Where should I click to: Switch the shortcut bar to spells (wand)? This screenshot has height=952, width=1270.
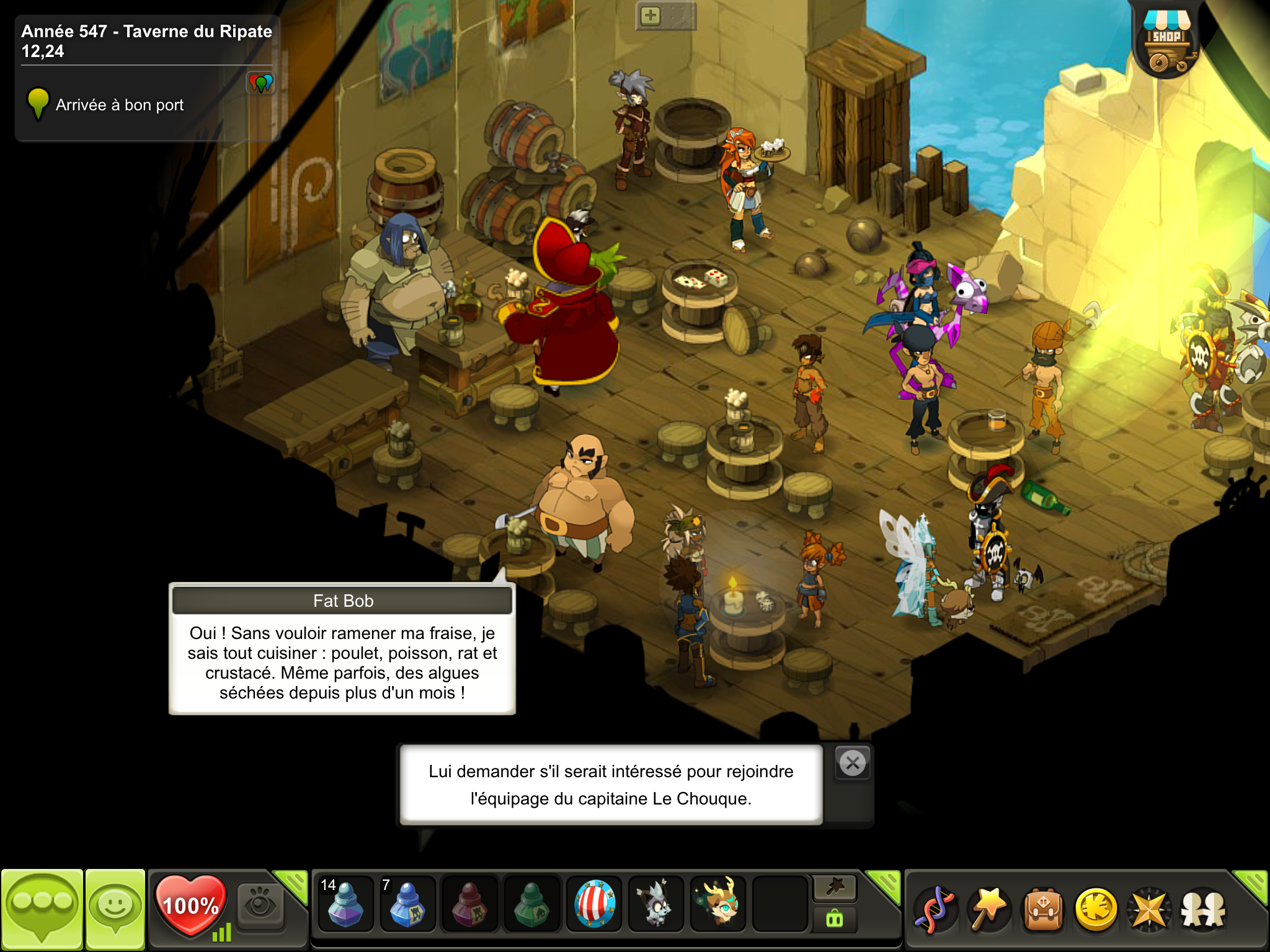tap(835, 888)
